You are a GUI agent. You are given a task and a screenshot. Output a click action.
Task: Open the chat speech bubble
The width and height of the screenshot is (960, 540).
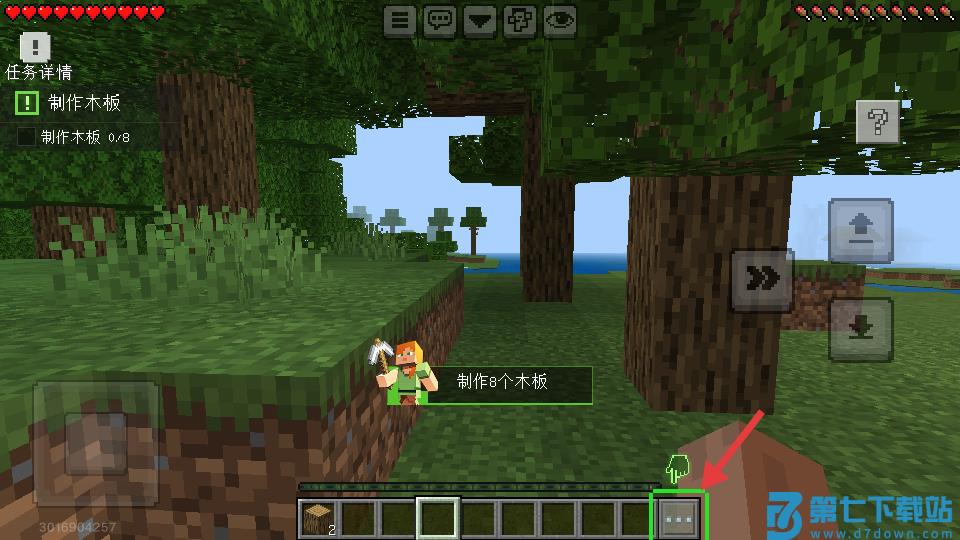pos(440,19)
